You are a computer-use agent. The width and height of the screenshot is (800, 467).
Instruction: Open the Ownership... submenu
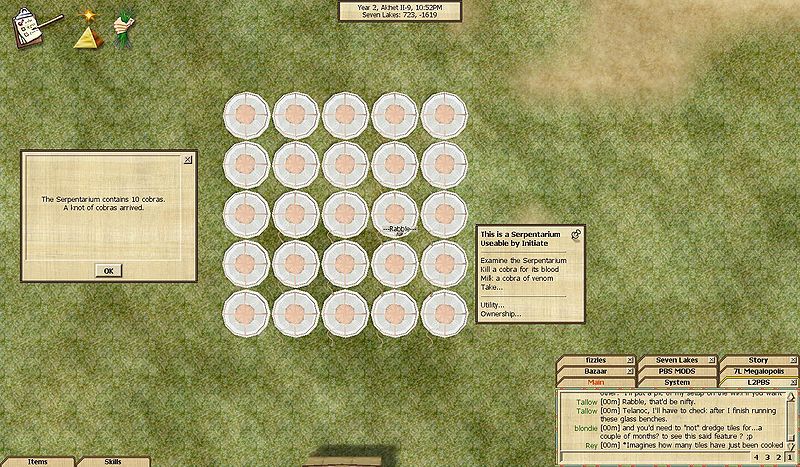pyautogui.click(x=500, y=314)
